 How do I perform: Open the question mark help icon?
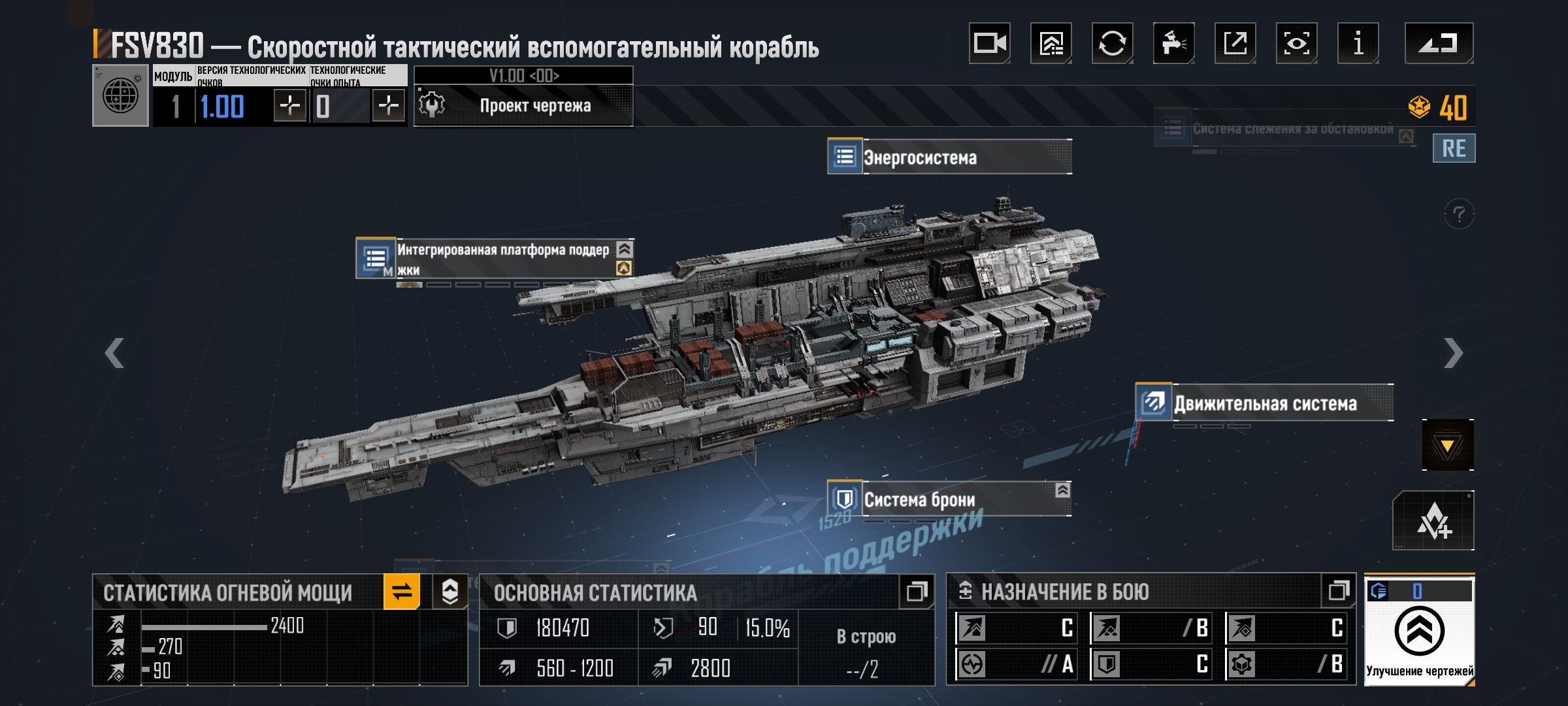click(1459, 214)
